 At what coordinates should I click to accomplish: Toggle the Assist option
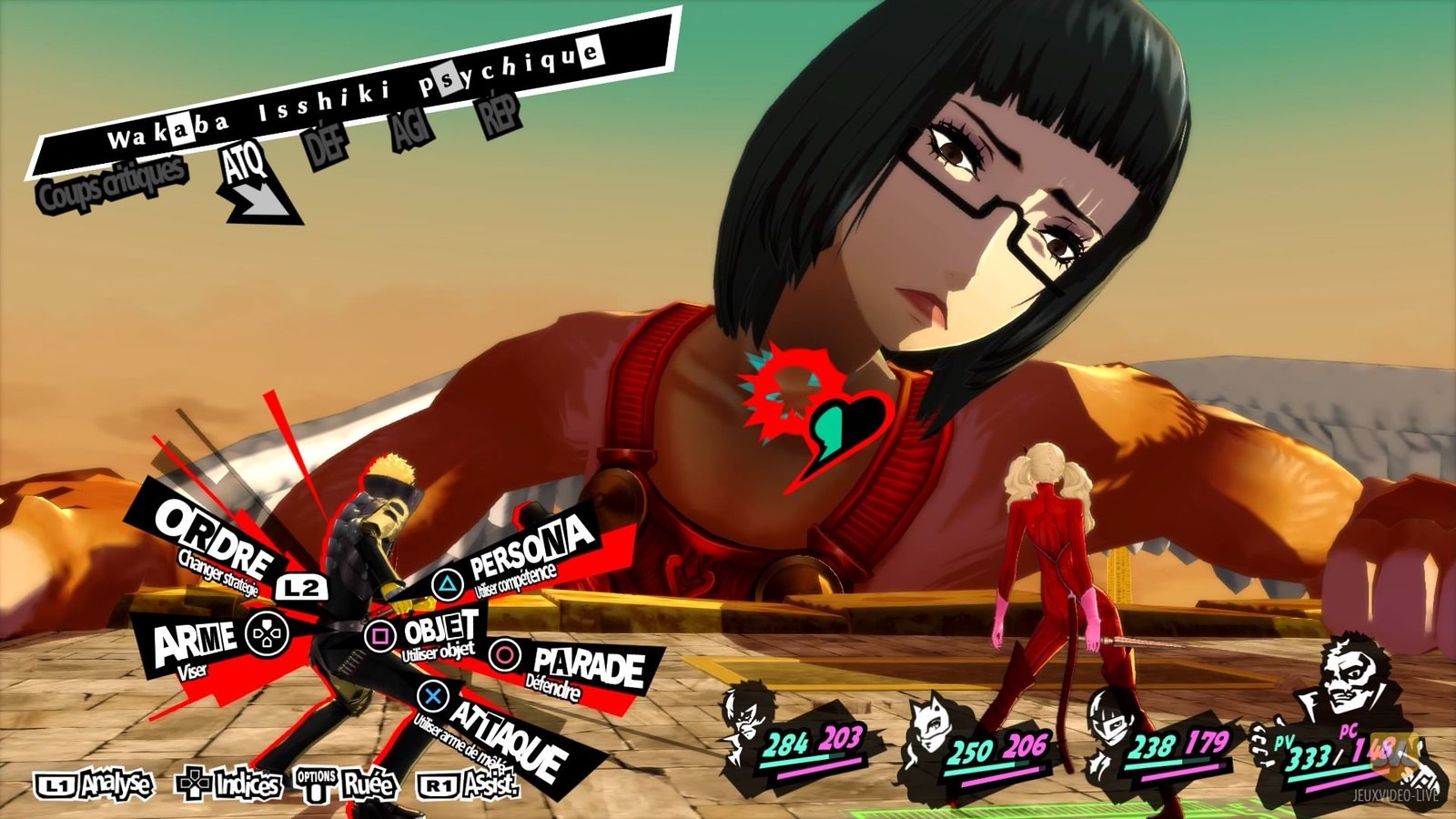(x=468, y=784)
